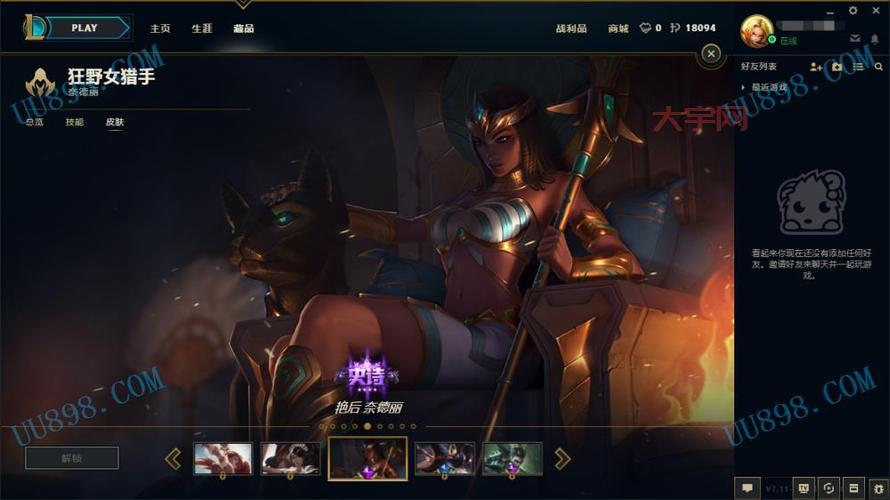Open notifications with the bell icon
Viewport: 890px width, 500px height.
click(x=875, y=39)
